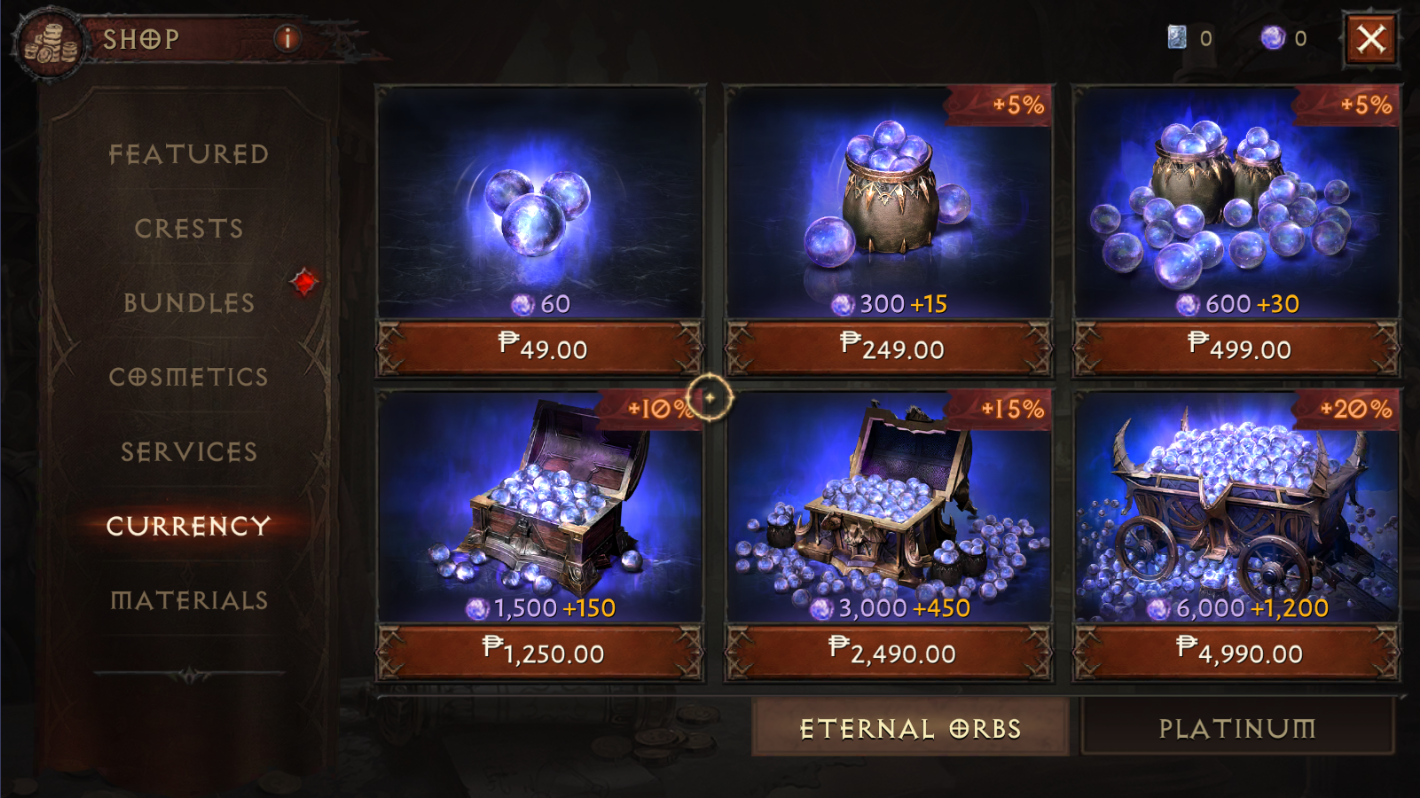Screen dimensions: 1420x798
Task: Close the Shop screen
Action: (1371, 39)
